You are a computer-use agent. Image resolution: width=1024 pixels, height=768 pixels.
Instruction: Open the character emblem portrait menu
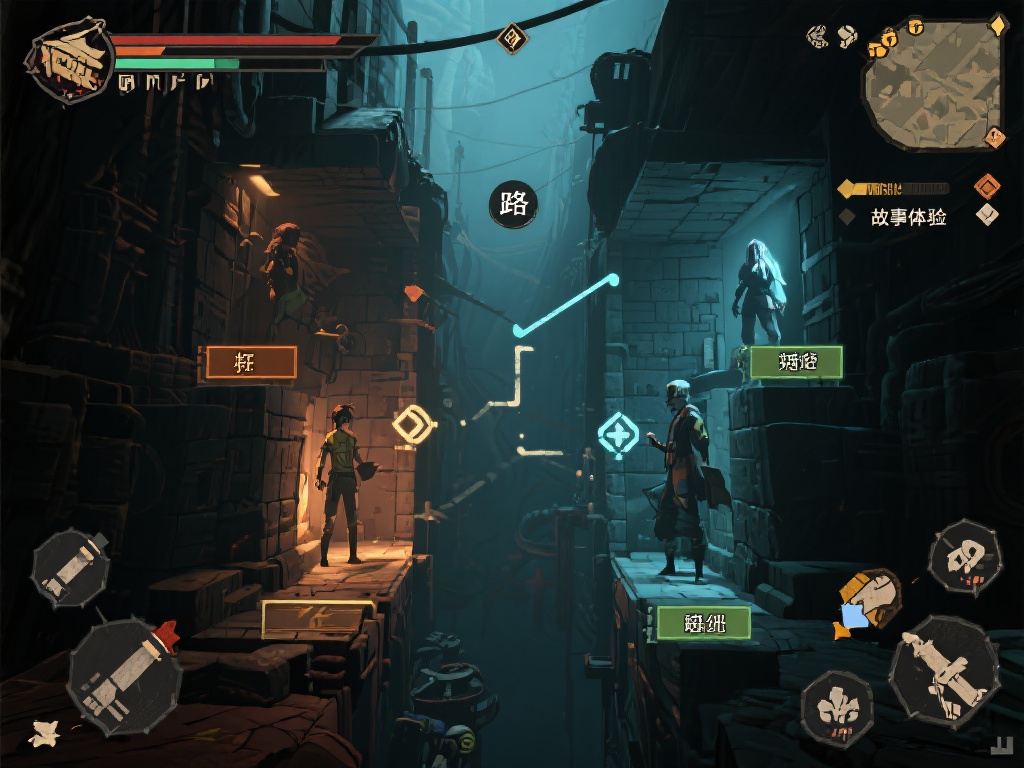click(70, 60)
